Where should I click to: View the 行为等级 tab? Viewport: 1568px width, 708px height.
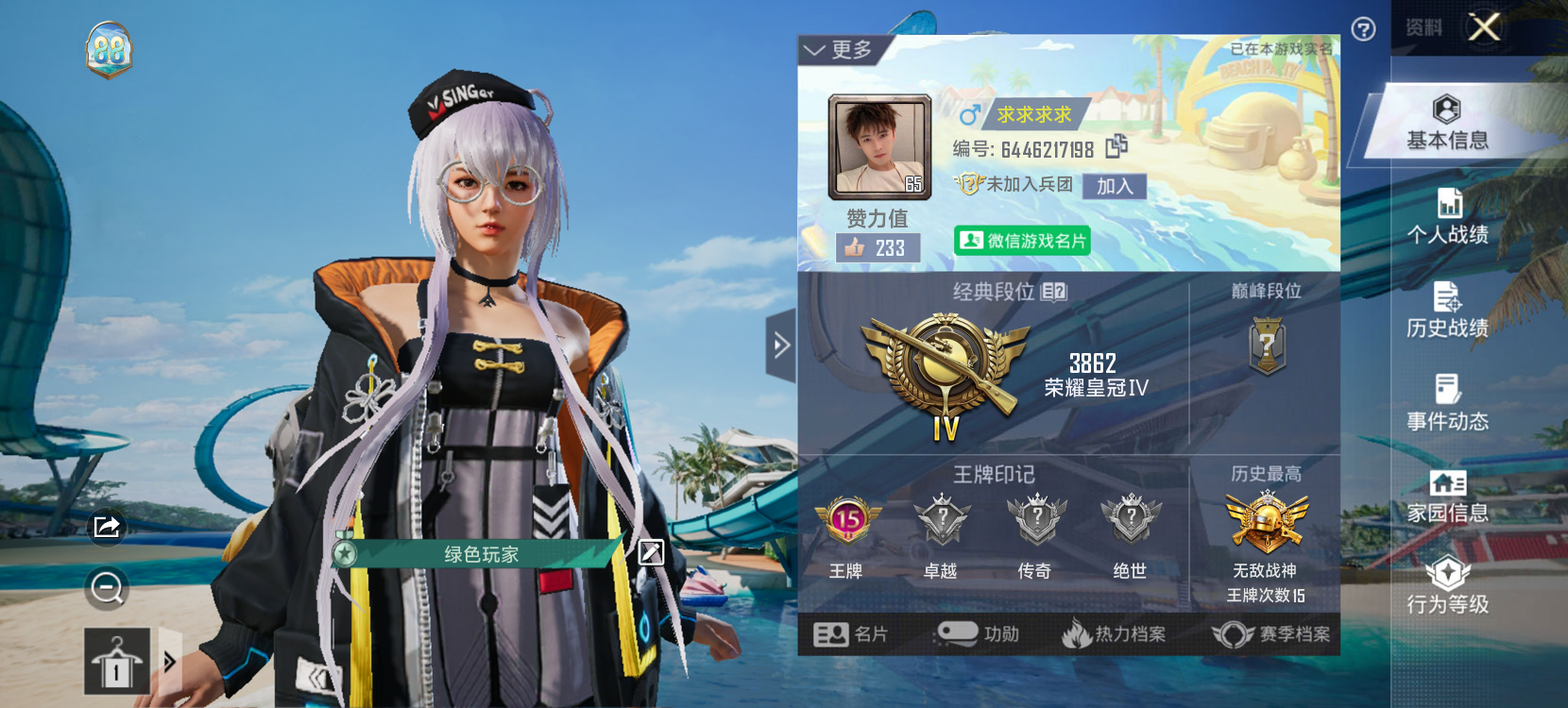[1447, 587]
